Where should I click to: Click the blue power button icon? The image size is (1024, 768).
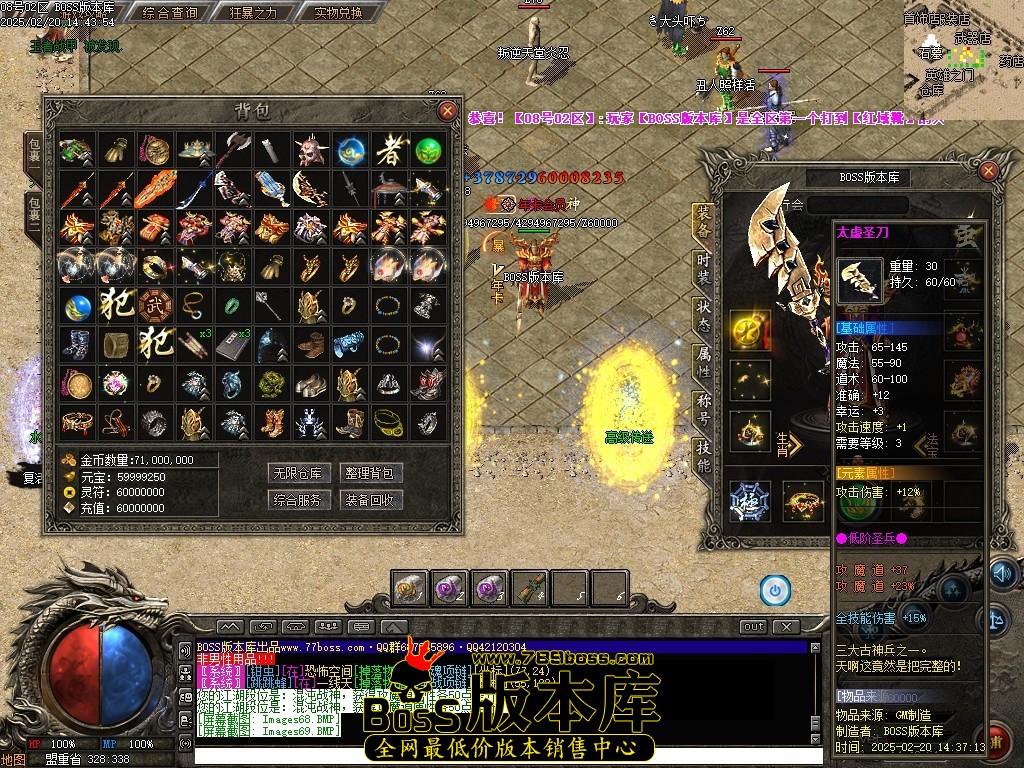tap(774, 590)
